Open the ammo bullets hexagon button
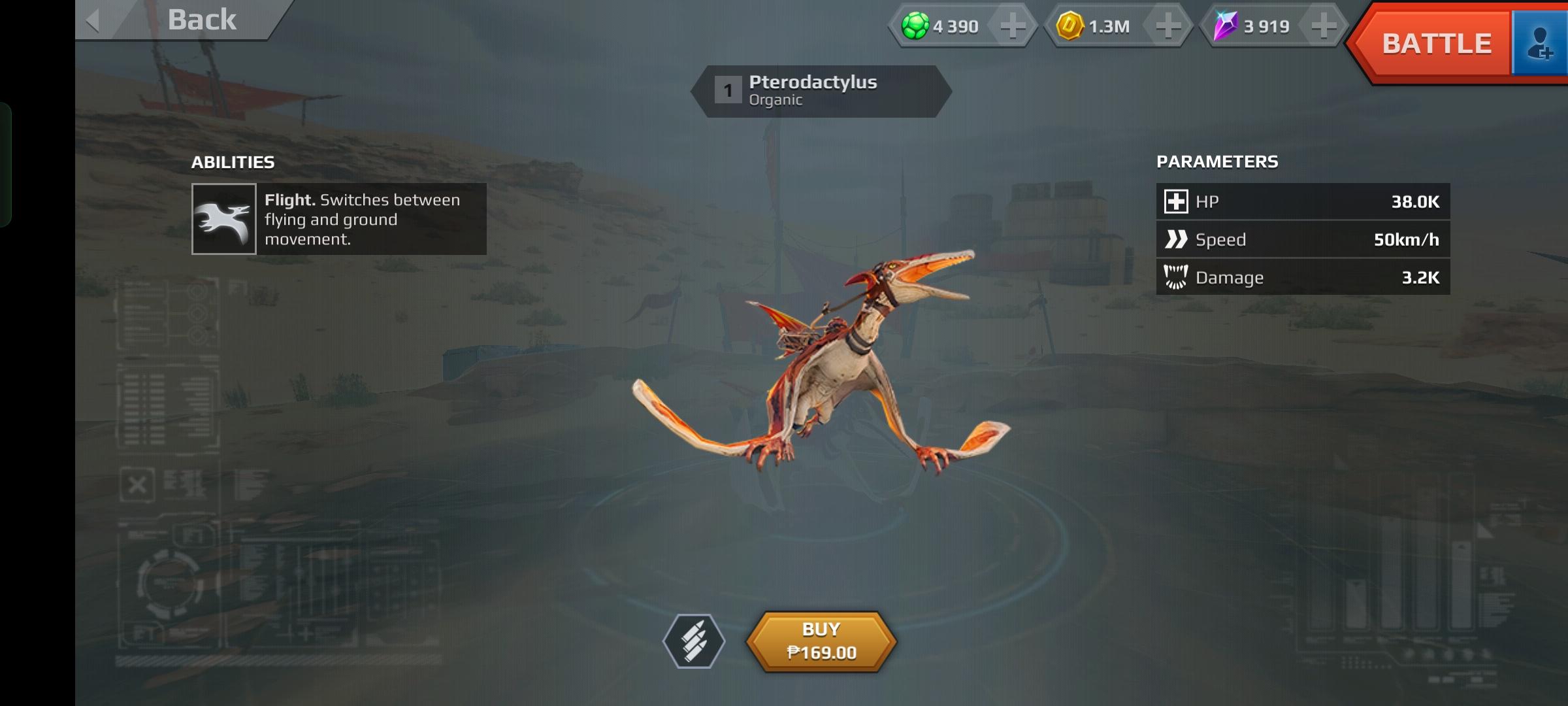This screenshot has height=706, width=1568. click(x=694, y=641)
